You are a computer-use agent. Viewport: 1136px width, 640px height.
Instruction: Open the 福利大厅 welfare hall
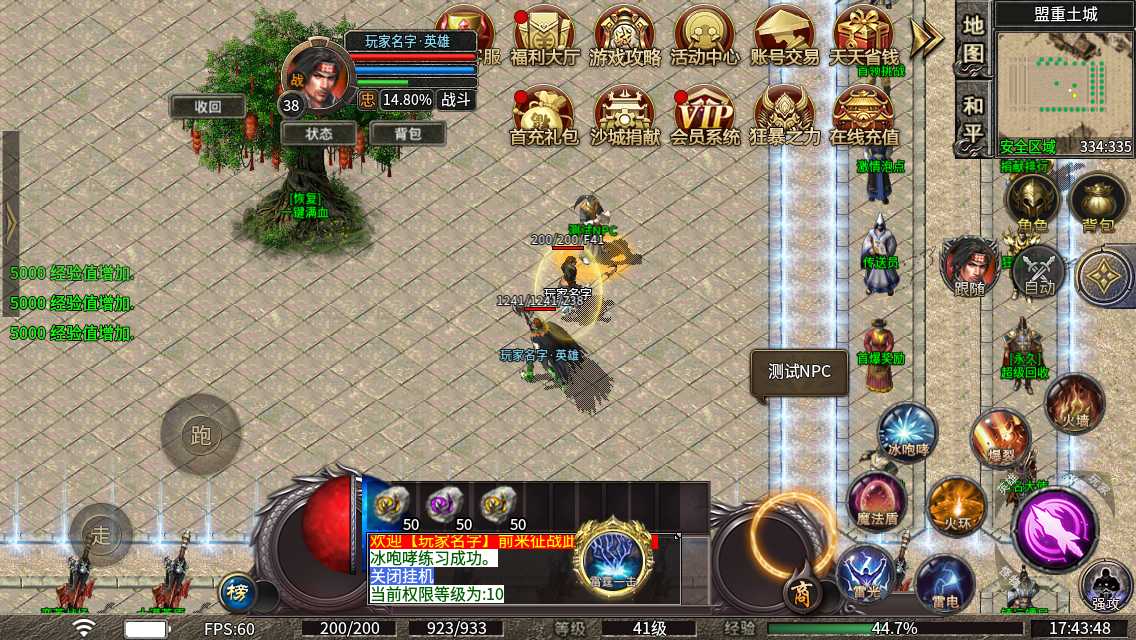pos(545,36)
